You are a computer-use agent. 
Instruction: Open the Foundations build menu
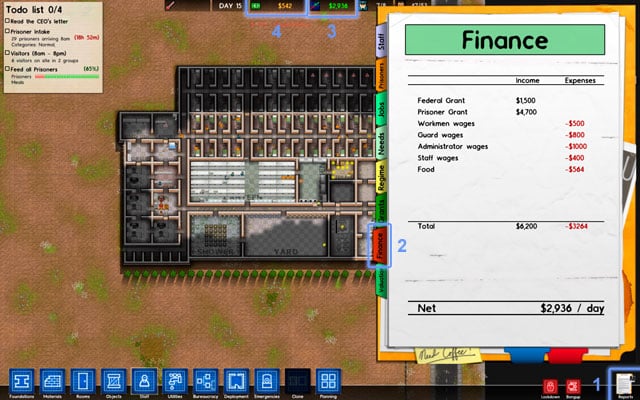tap(22, 381)
